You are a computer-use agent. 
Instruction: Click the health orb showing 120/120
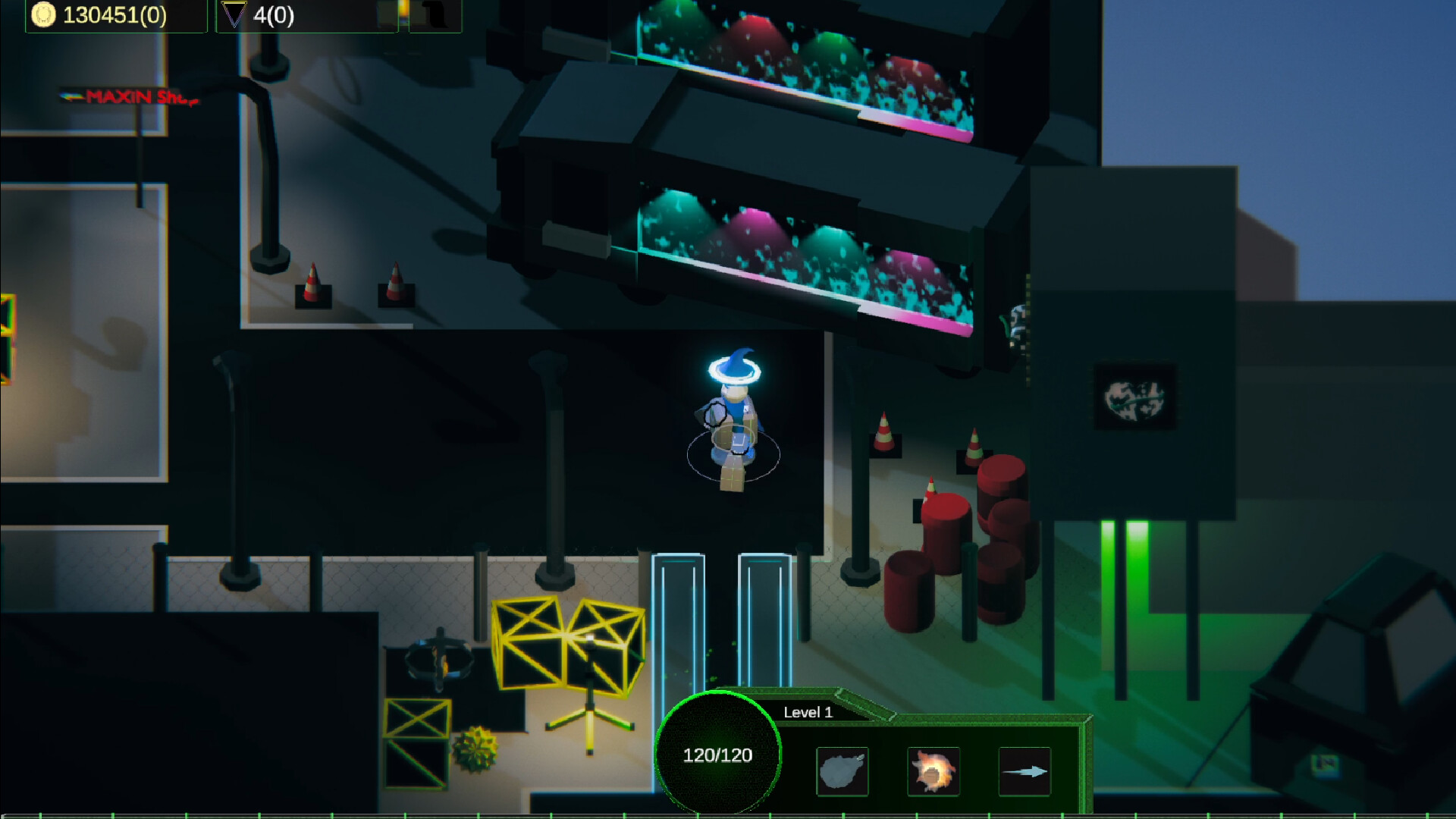point(718,755)
